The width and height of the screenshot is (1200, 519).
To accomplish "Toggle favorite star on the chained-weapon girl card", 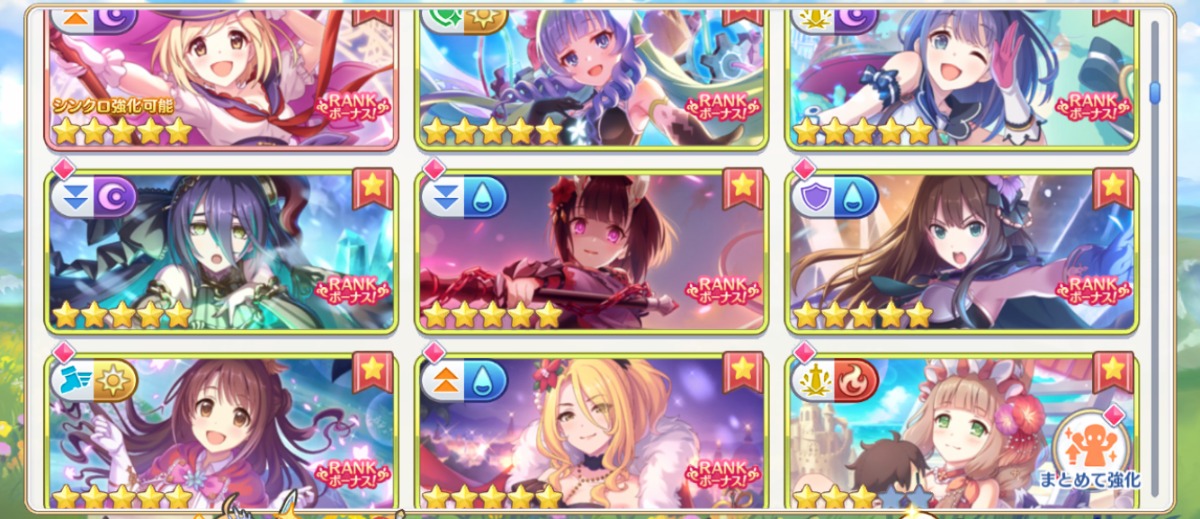I will tap(743, 187).
